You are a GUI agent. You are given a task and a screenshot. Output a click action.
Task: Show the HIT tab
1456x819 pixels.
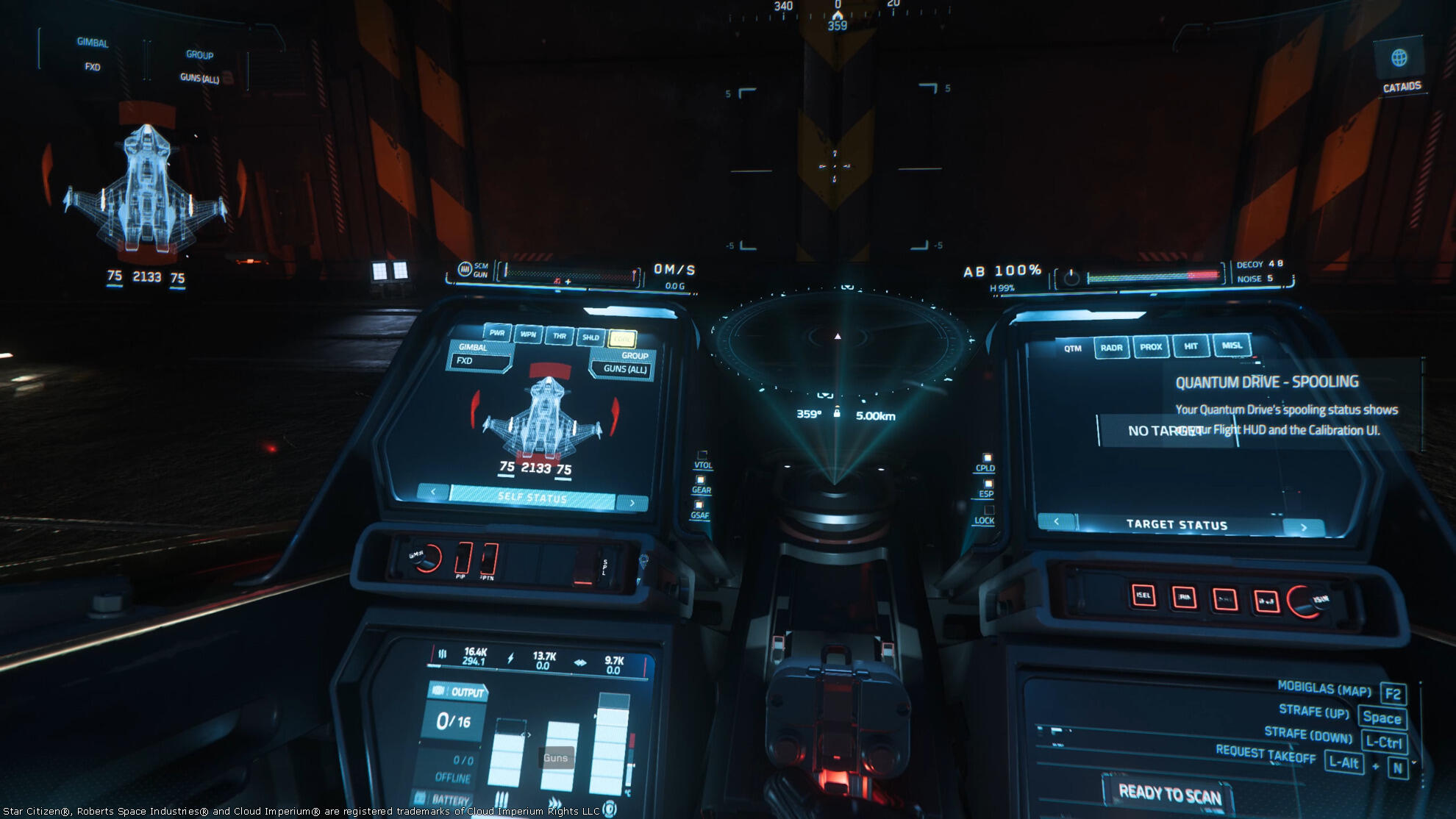1191,346
